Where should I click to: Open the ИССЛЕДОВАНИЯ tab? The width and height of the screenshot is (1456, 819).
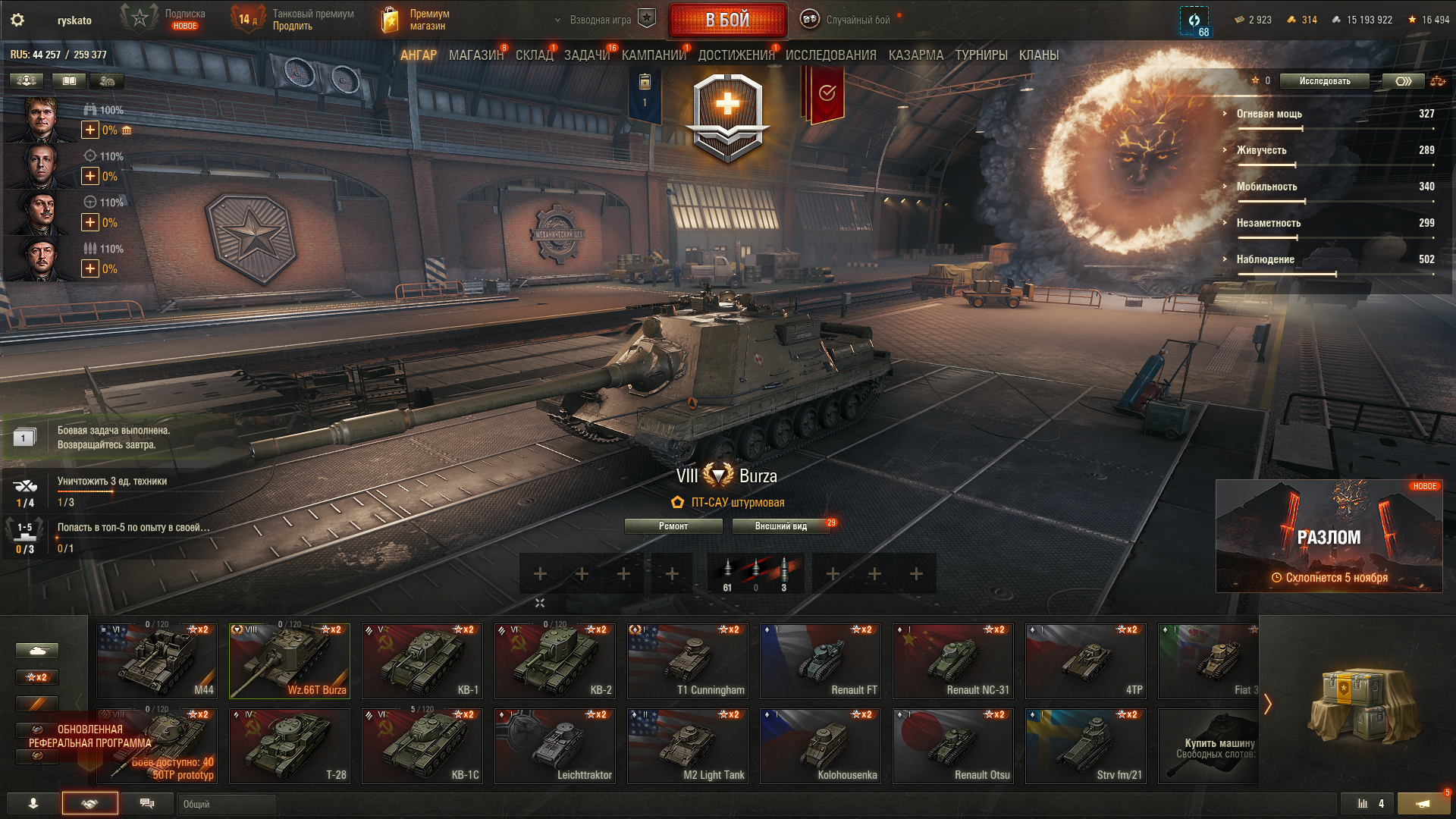tap(830, 55)
